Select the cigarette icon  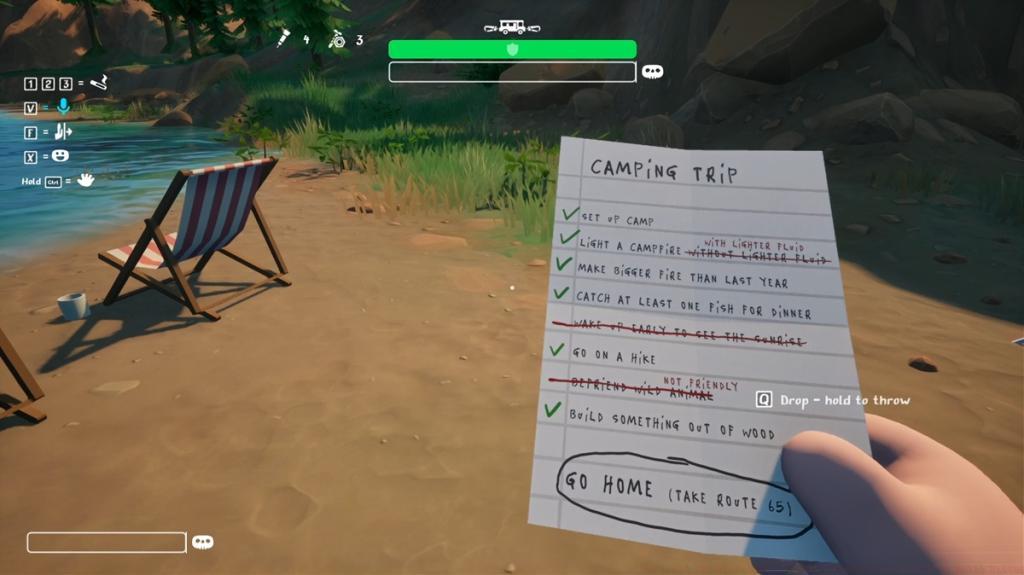98,82
